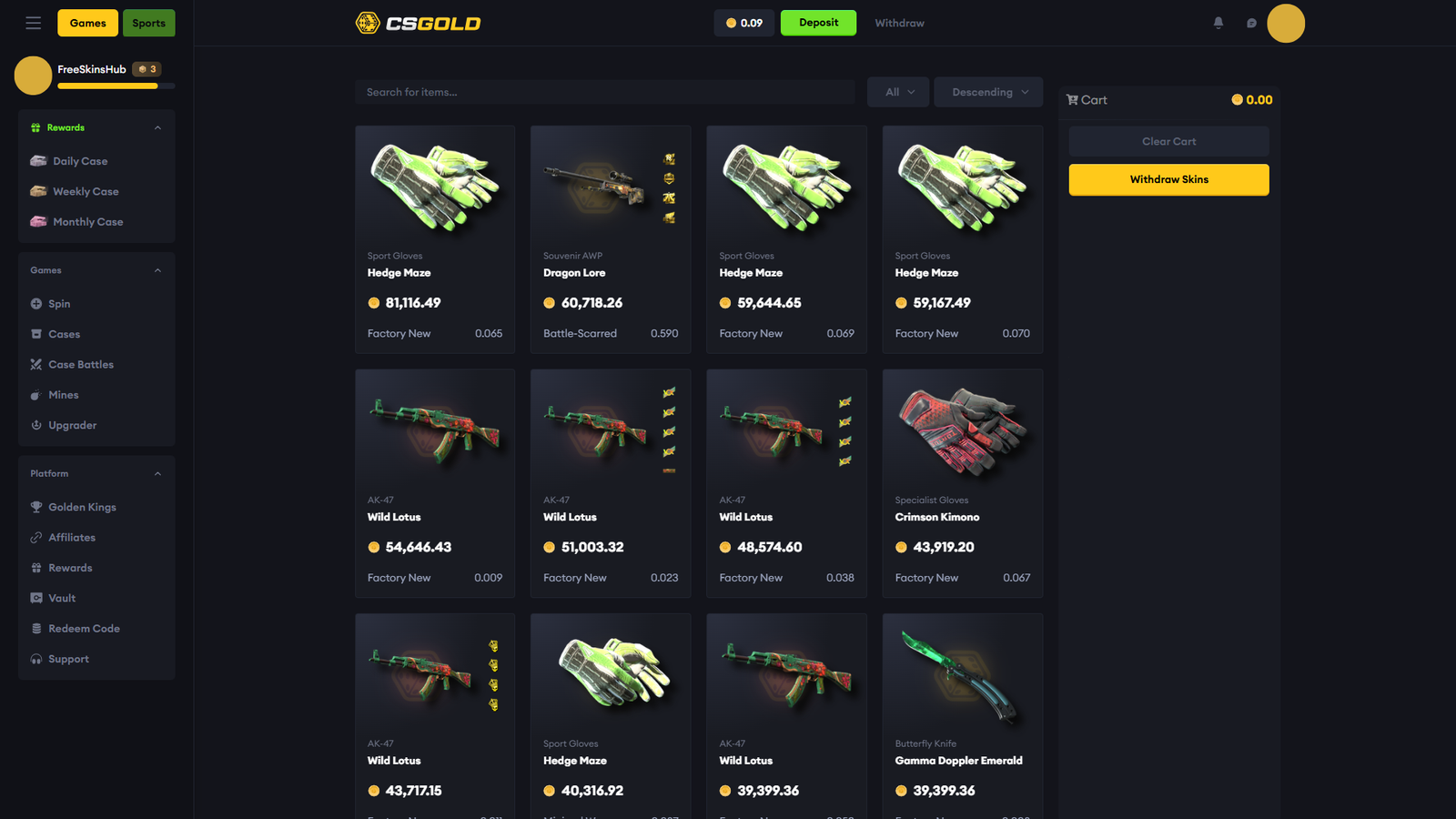Open the Golden Kings trophy icon

click(x=35, y=507)
